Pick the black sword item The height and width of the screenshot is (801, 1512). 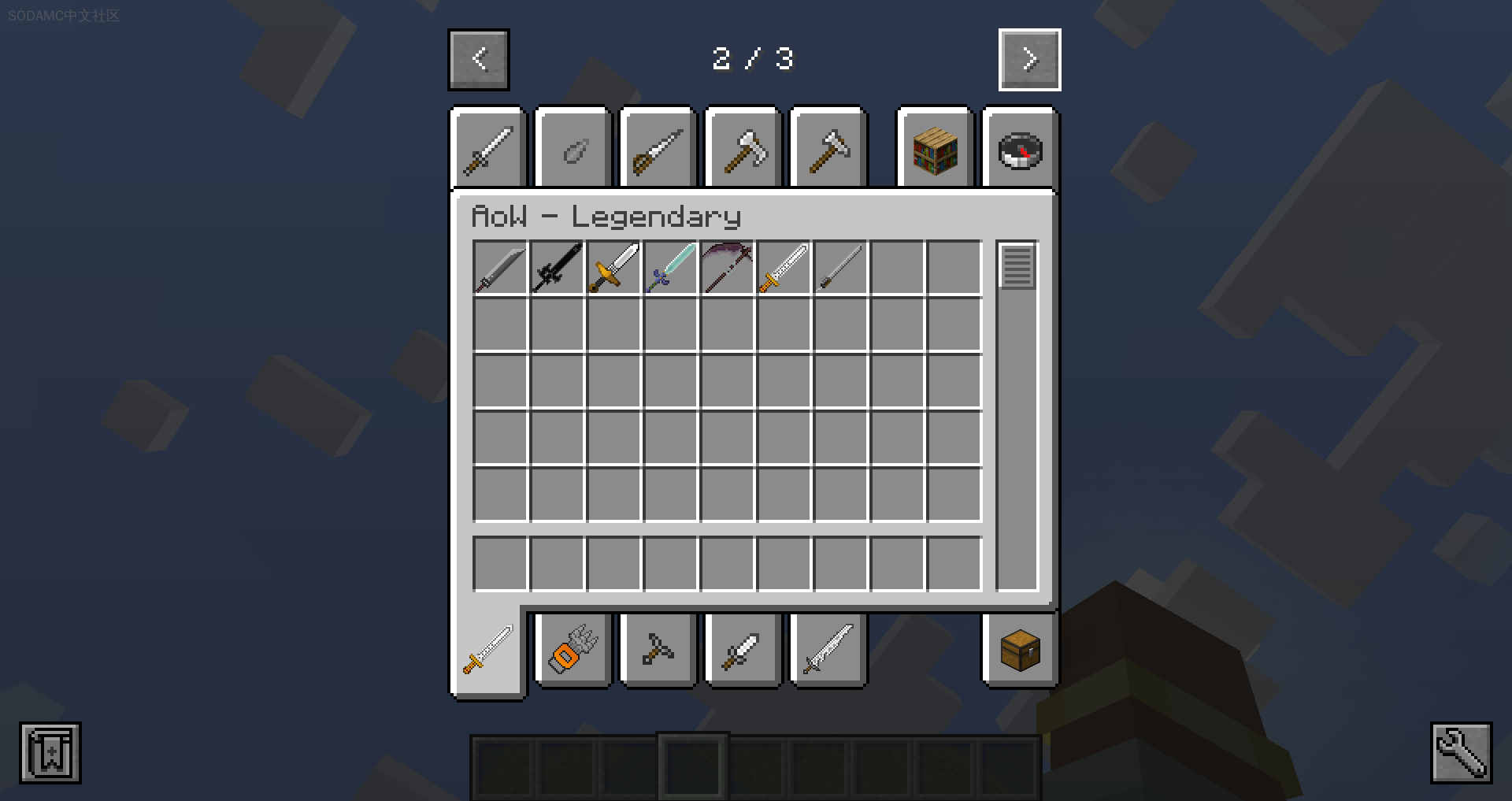(x=557, y=269)
